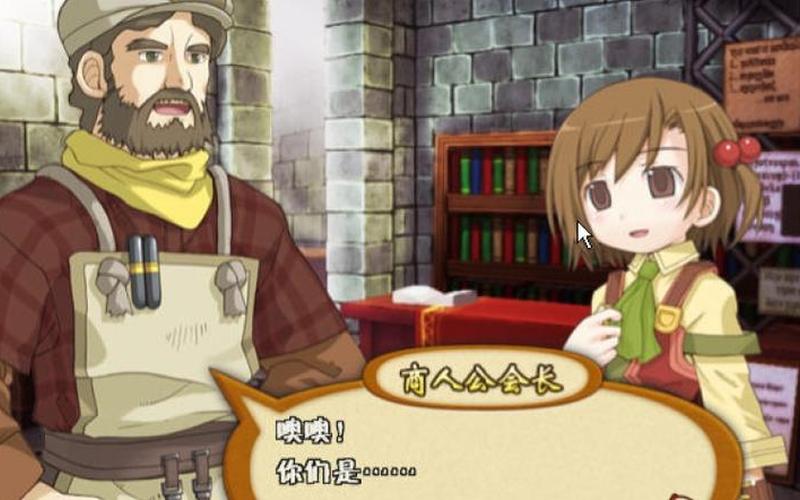Advance the Merchant Guild Master's dialogue bubble
The image size is (800, 500).
point(480,450)
